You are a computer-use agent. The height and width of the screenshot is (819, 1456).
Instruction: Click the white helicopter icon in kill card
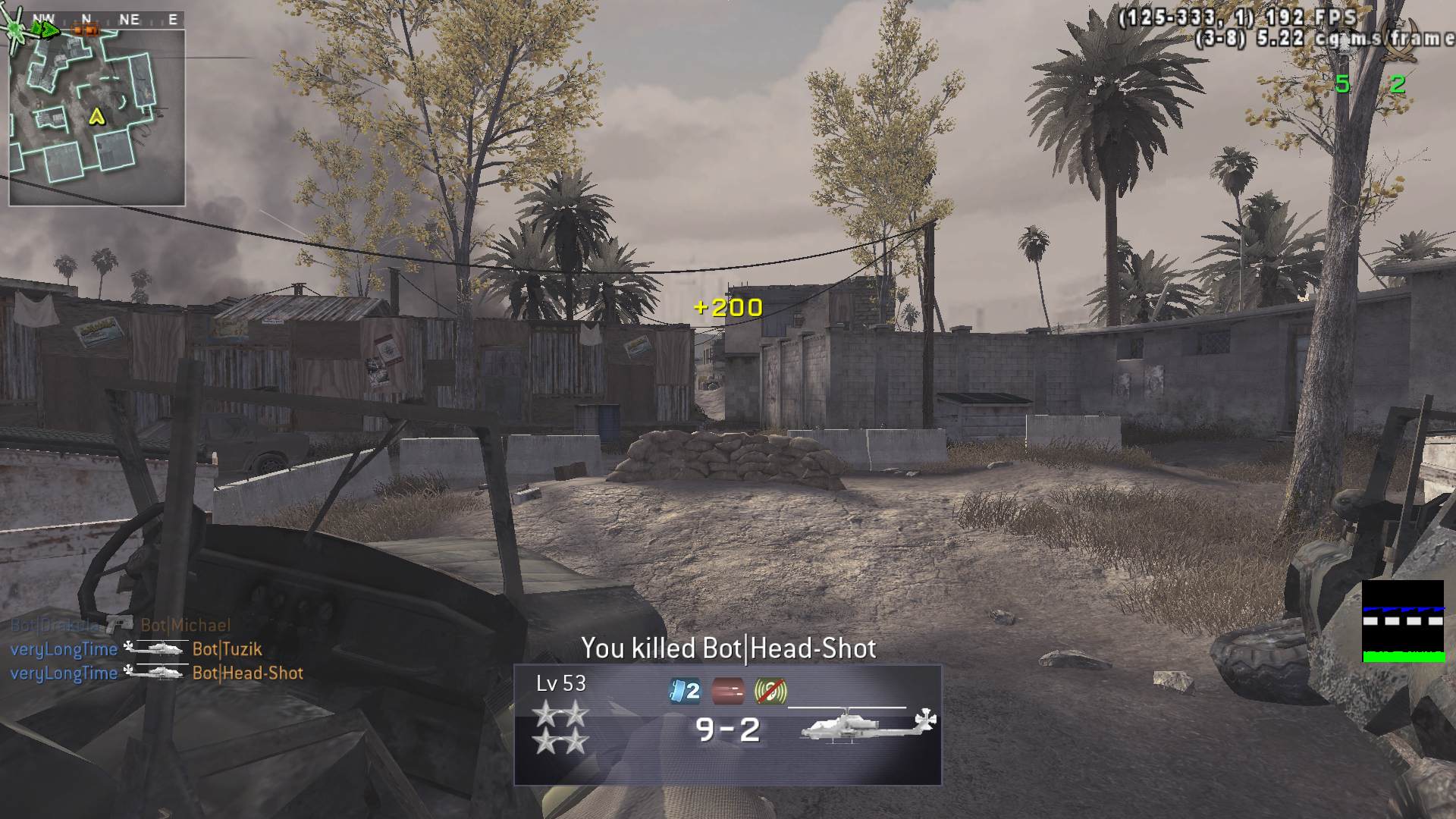pyautogui.click(x=868, y=725)
